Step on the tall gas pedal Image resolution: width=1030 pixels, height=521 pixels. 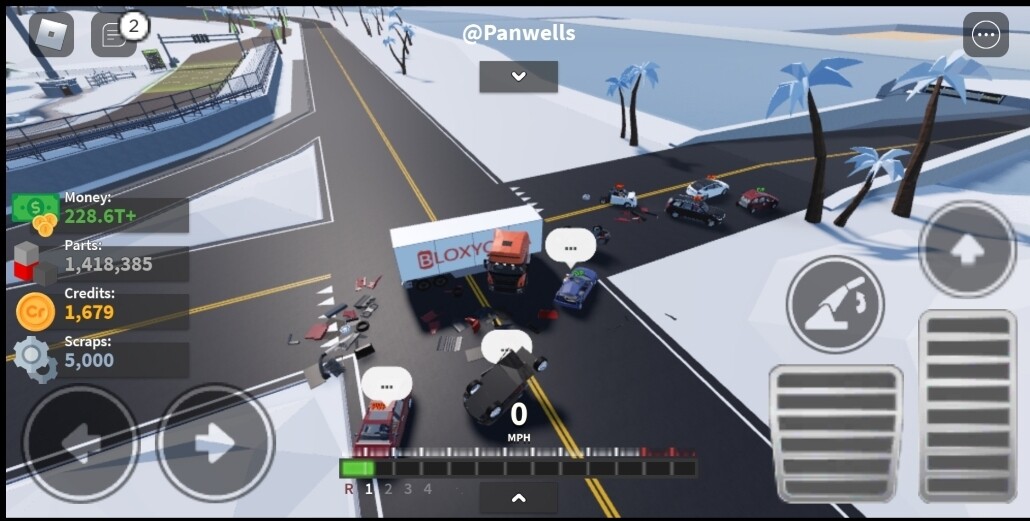tap(967, 405)
